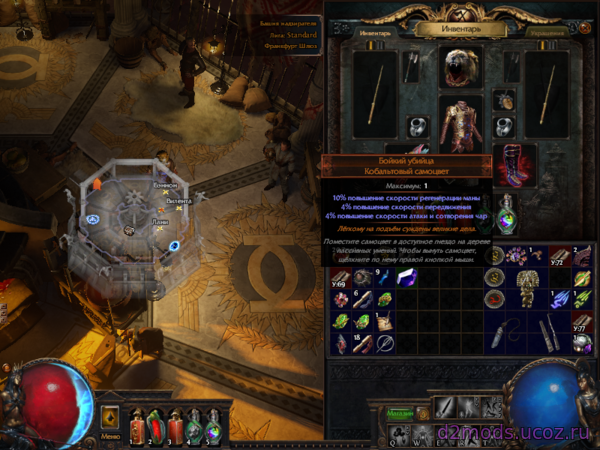600x450 pixels.
Task: Select the bear head helmet slot
Action: tap(461, 66)
